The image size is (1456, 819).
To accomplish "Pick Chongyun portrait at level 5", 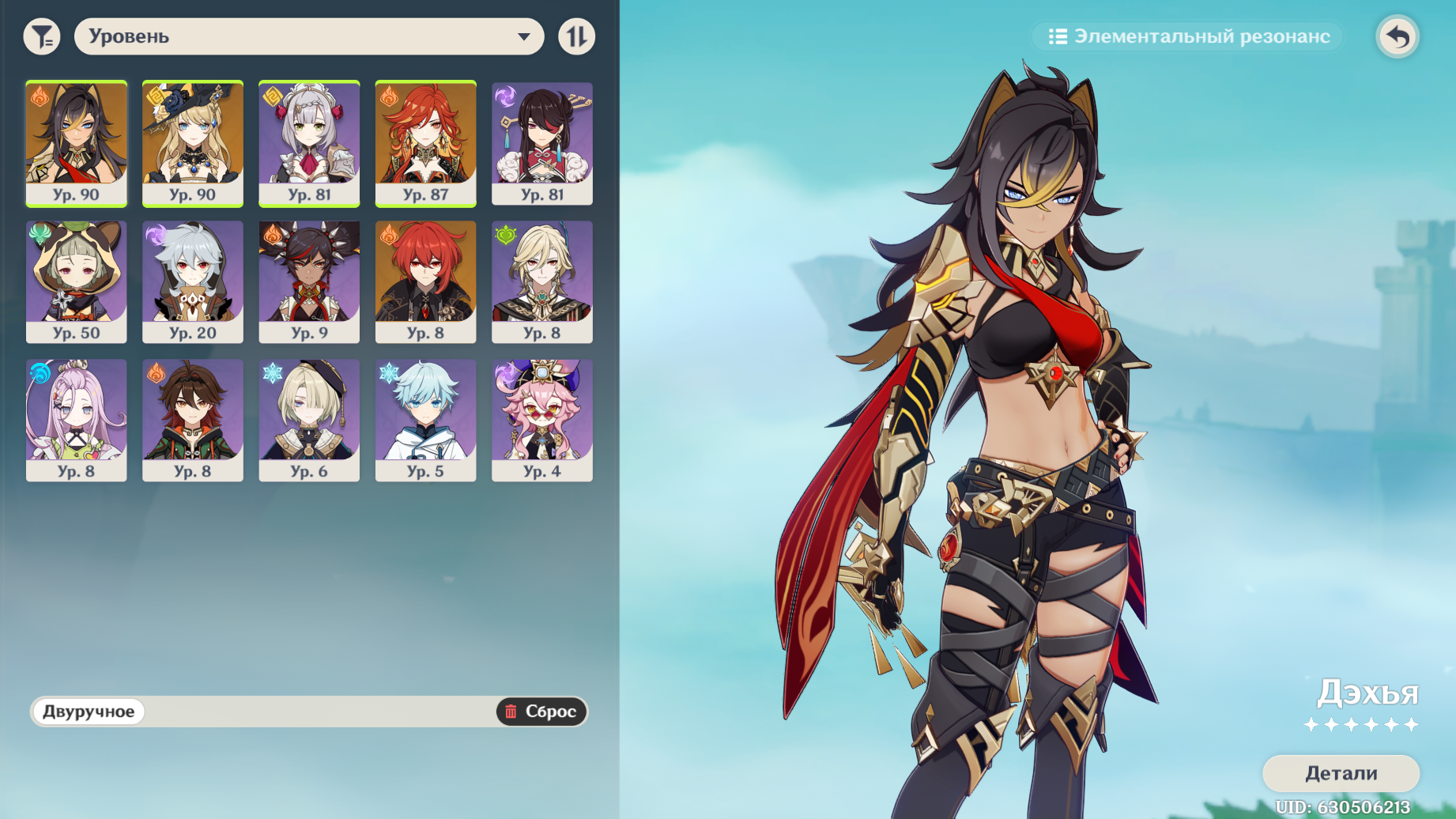I will pyautogui.click(x=425, y=420).
